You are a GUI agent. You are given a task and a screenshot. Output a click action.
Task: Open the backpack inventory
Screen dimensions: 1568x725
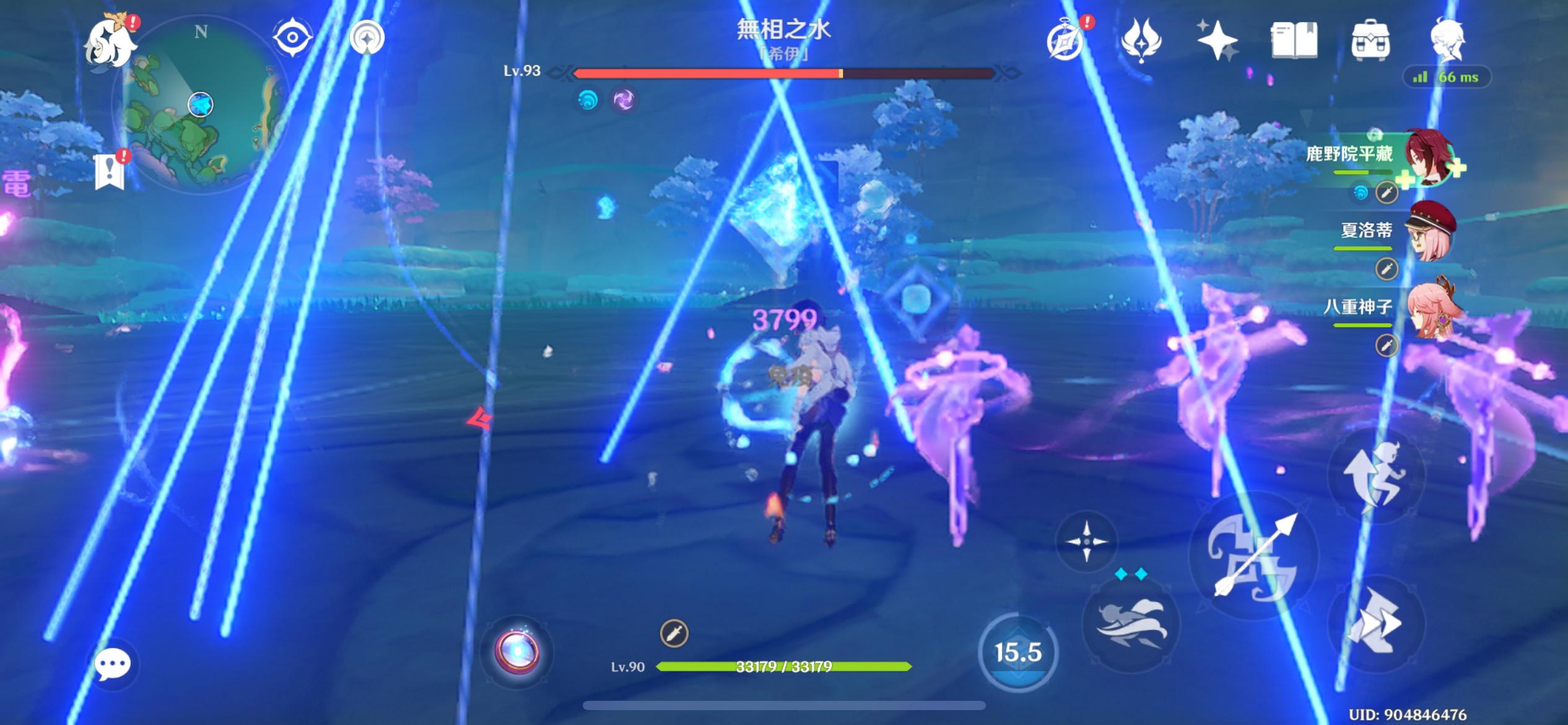point(1370,41)
